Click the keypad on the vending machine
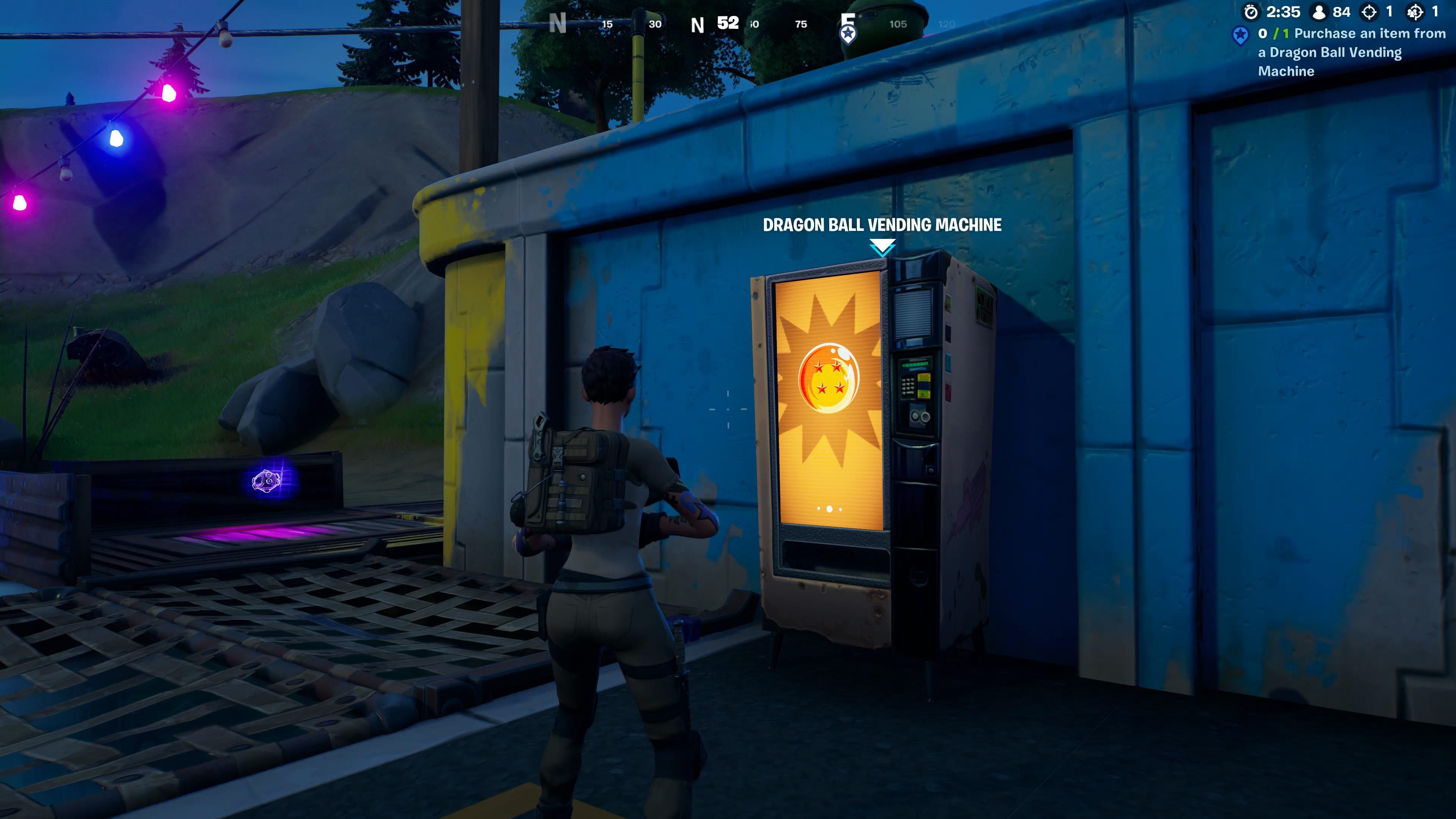 908,386
